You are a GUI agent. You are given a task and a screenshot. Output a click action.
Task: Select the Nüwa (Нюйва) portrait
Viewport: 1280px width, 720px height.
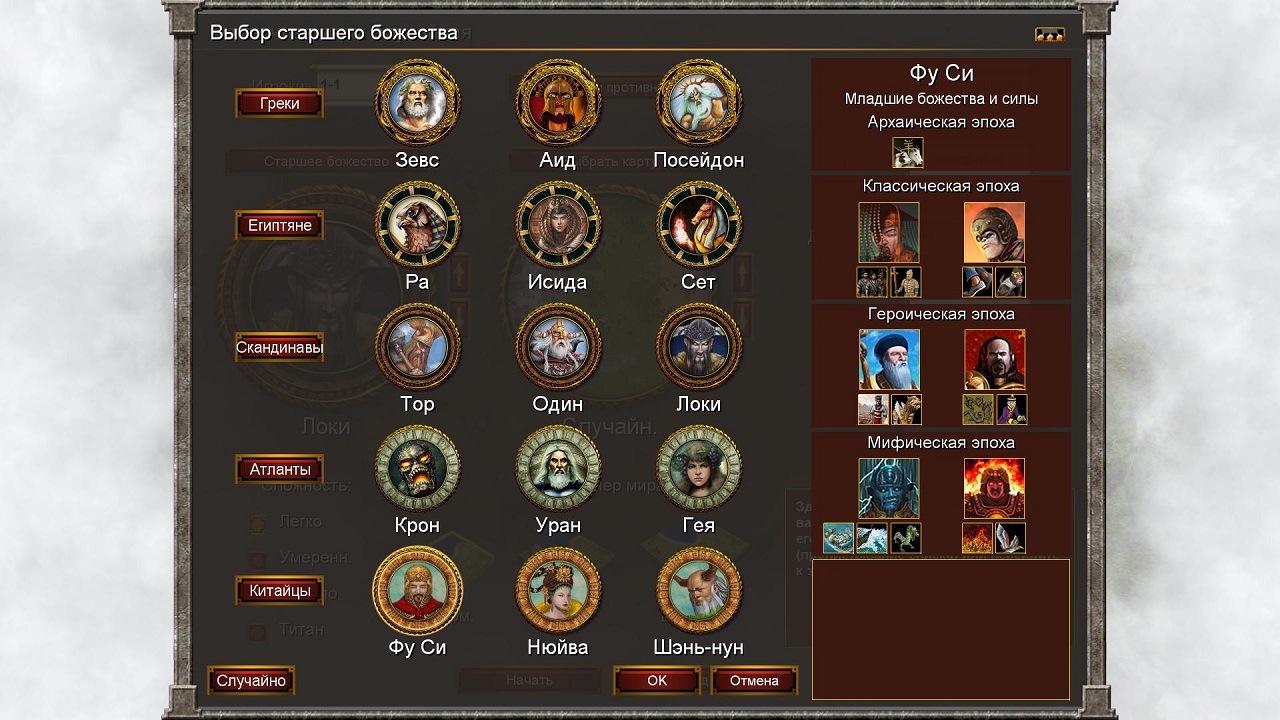coord(558,591)
